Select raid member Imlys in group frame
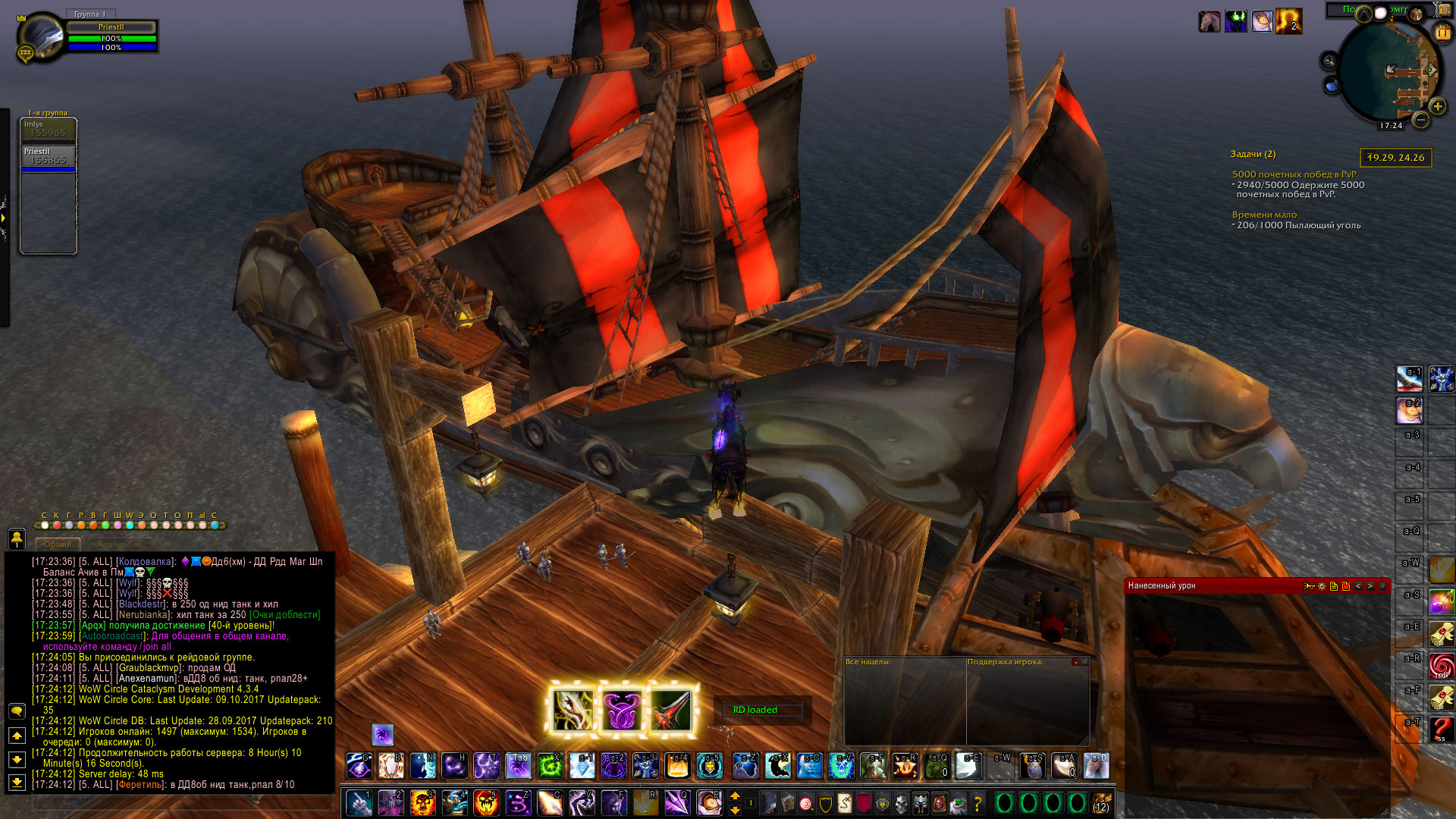 [x=49, y=129]
